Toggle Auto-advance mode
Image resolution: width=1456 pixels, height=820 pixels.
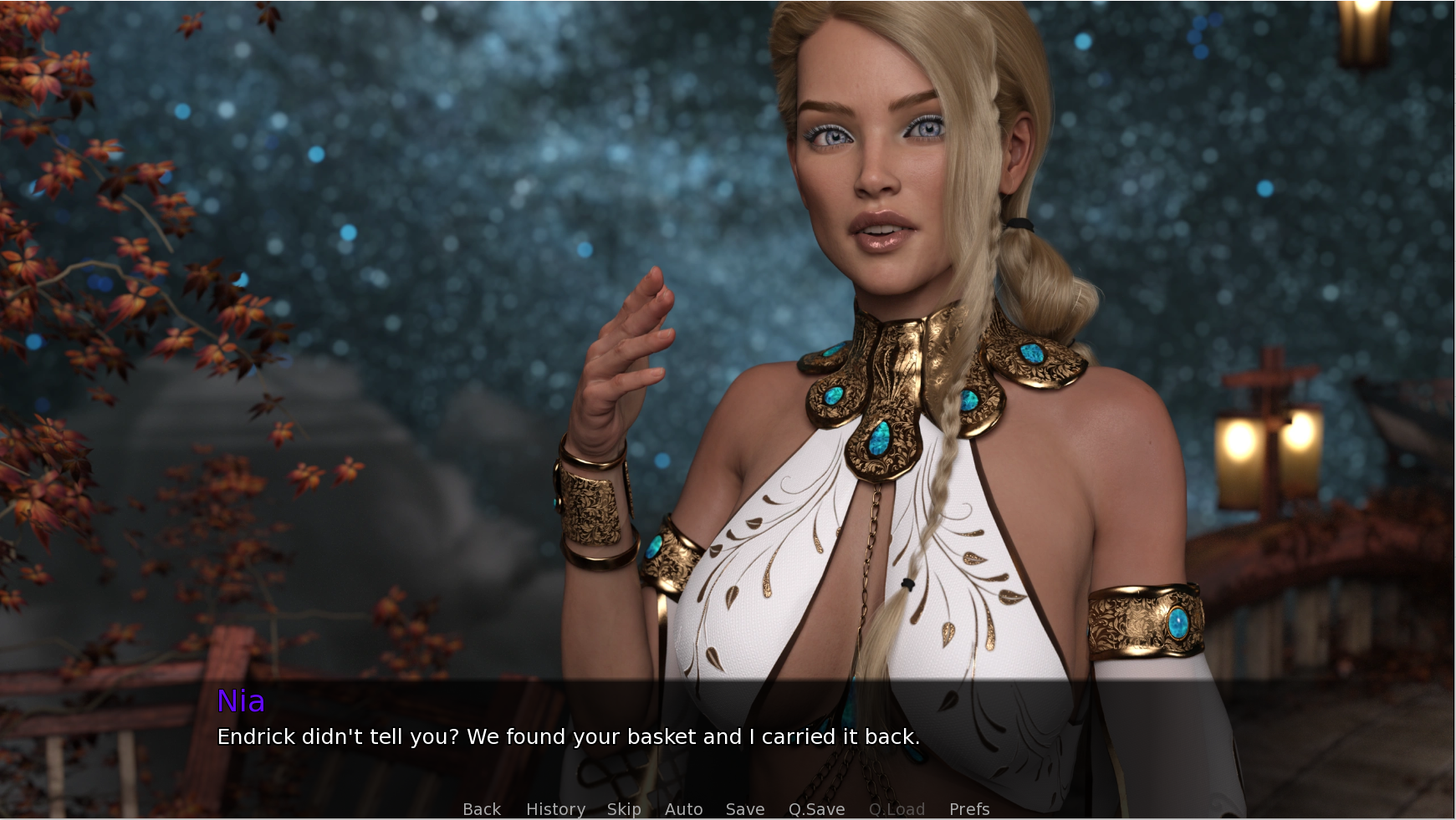[x=683, y=809]
